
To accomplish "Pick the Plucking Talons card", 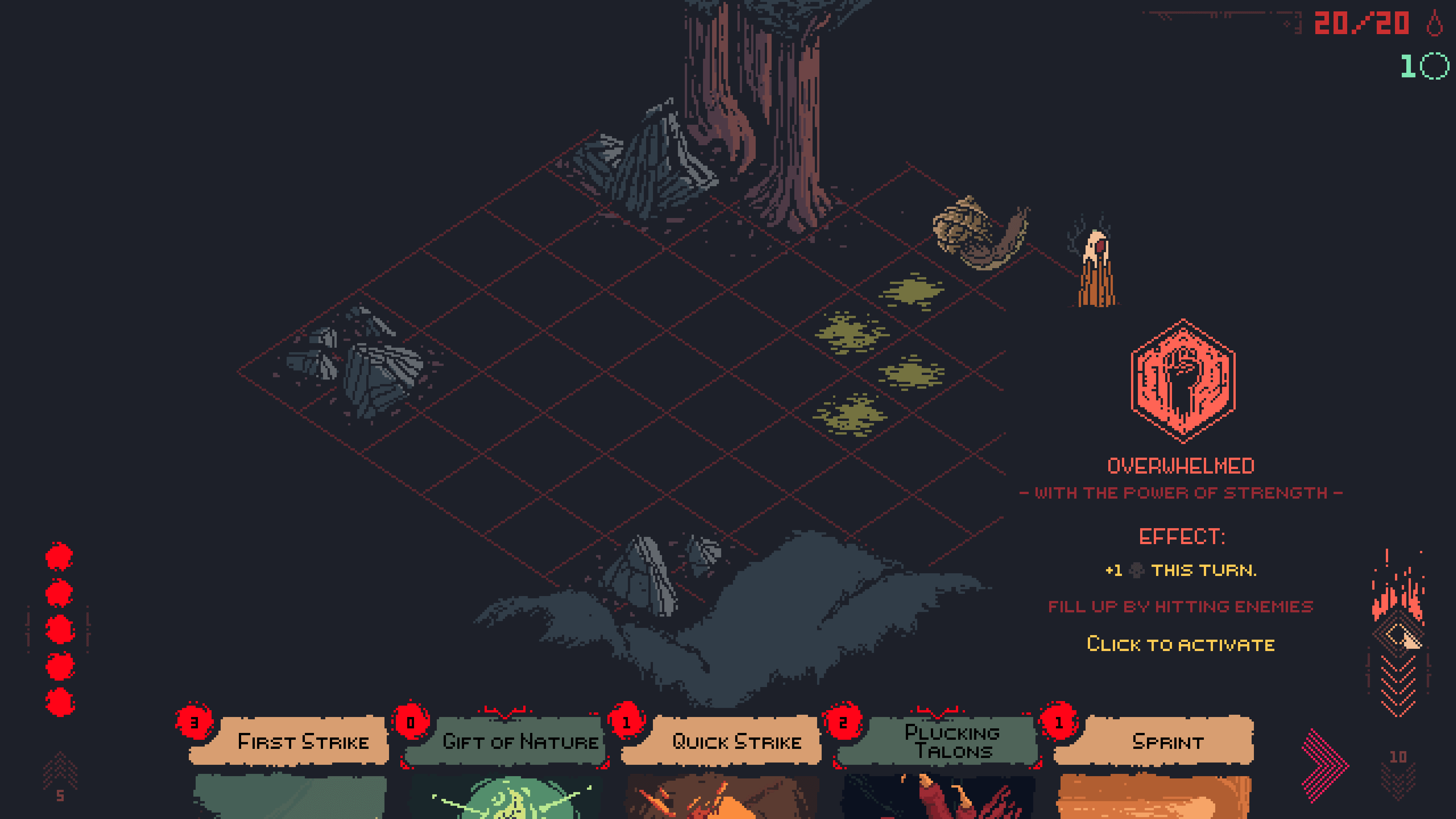I will (x=938, y=763).
